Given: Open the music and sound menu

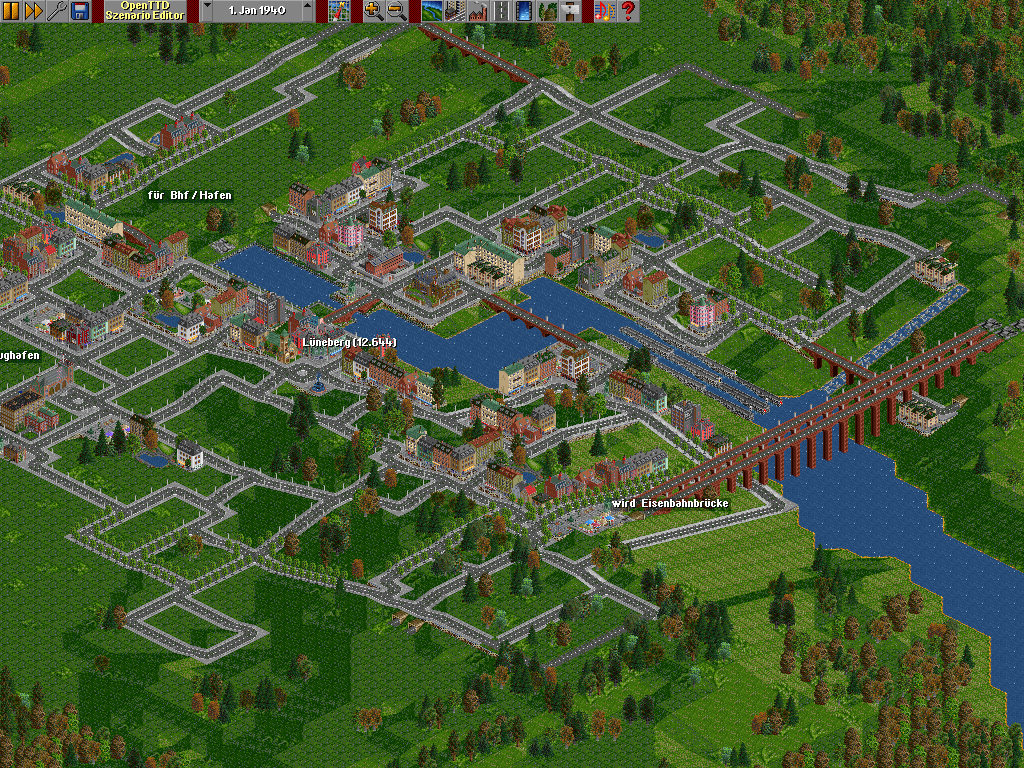Looking at the screenshot, I should [x=603, y=11].
